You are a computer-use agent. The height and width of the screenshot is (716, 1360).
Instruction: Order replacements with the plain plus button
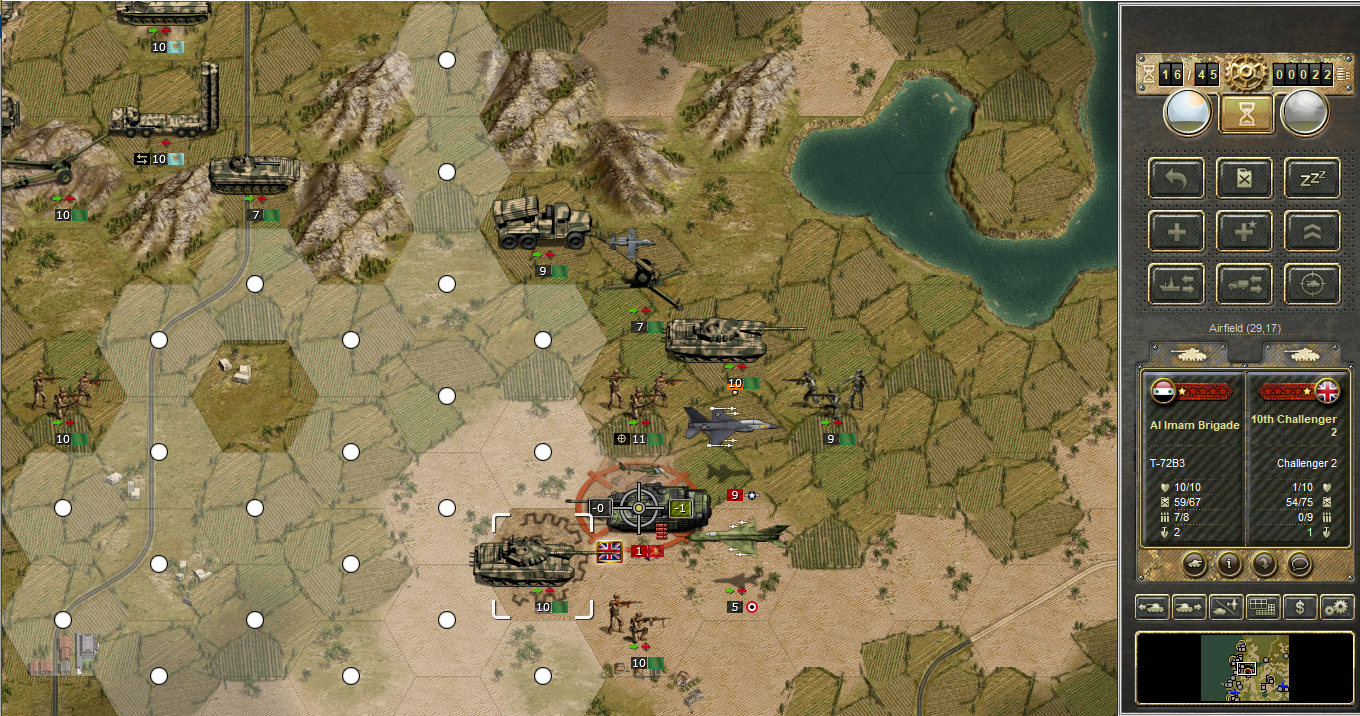pyautogui.click(x=1176, y=231)
